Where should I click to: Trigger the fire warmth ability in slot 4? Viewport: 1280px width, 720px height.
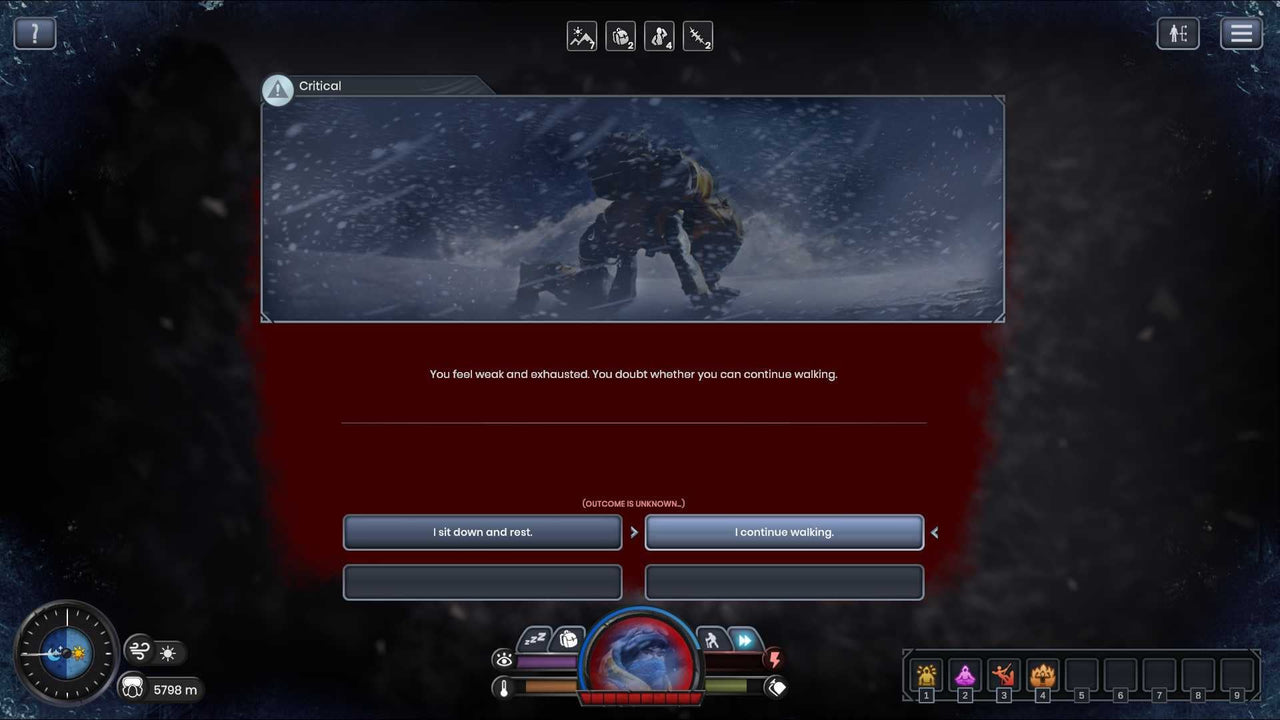click(1043, 676)
